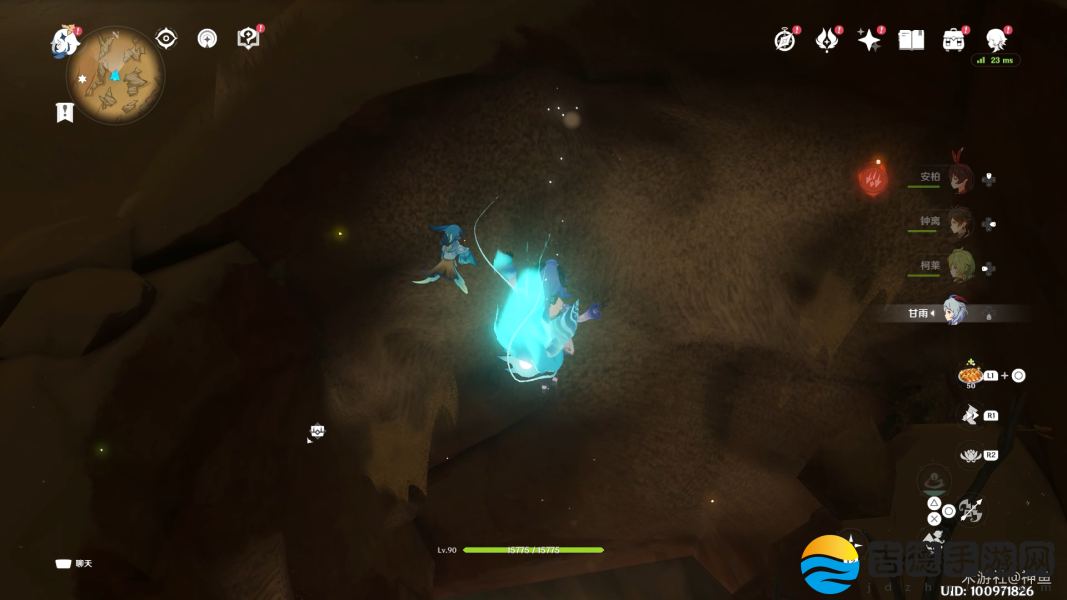Screen dimensions: 1067x600
Task: Open the four-point star Wish icon
Action: (x=869, y=39)
